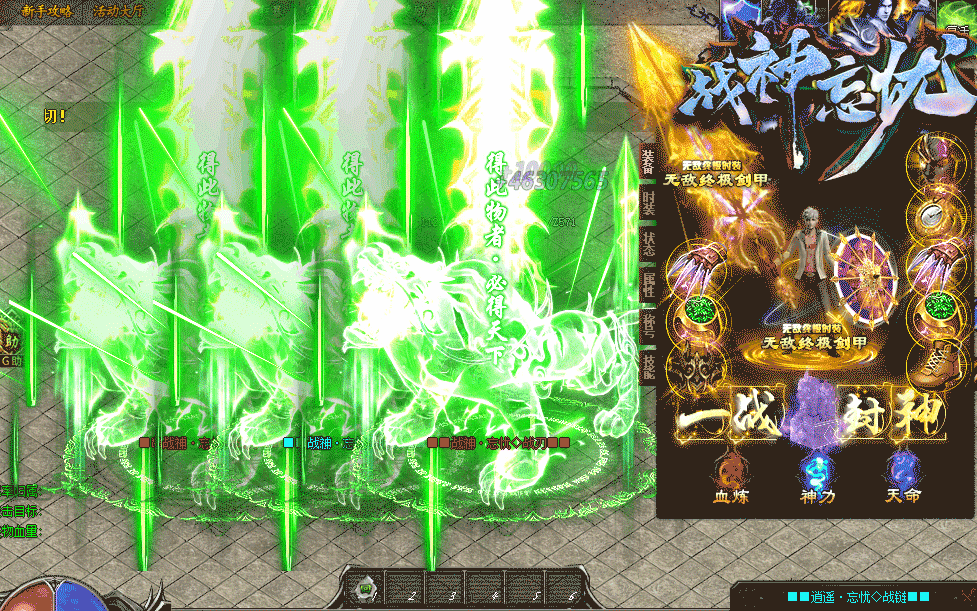This screenshot has height=611, width=977.
Task: Use the green item in hotbar slot one
Action: pyautogui.click(x=367, y=588)
